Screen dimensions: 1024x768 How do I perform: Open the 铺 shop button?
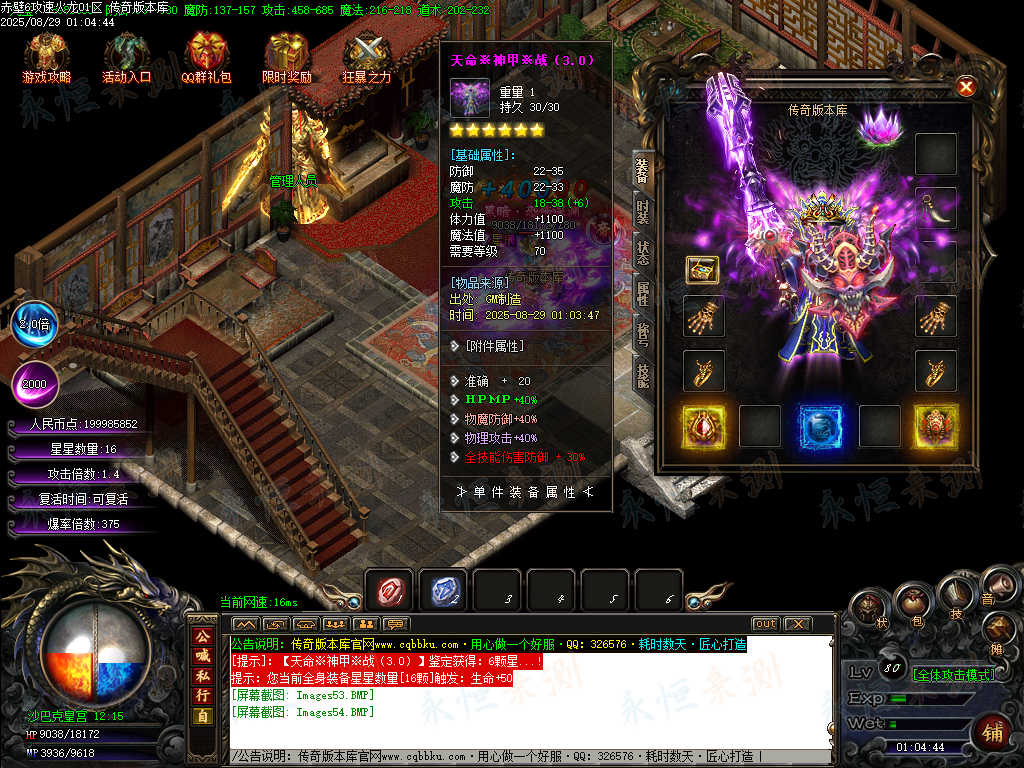tap(993, 729)
